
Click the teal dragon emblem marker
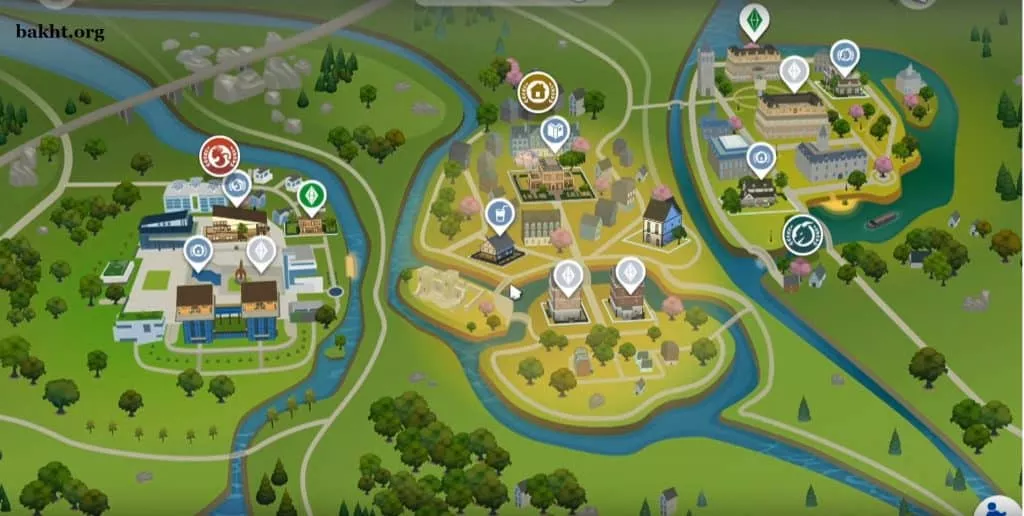[x=802, y=234]
